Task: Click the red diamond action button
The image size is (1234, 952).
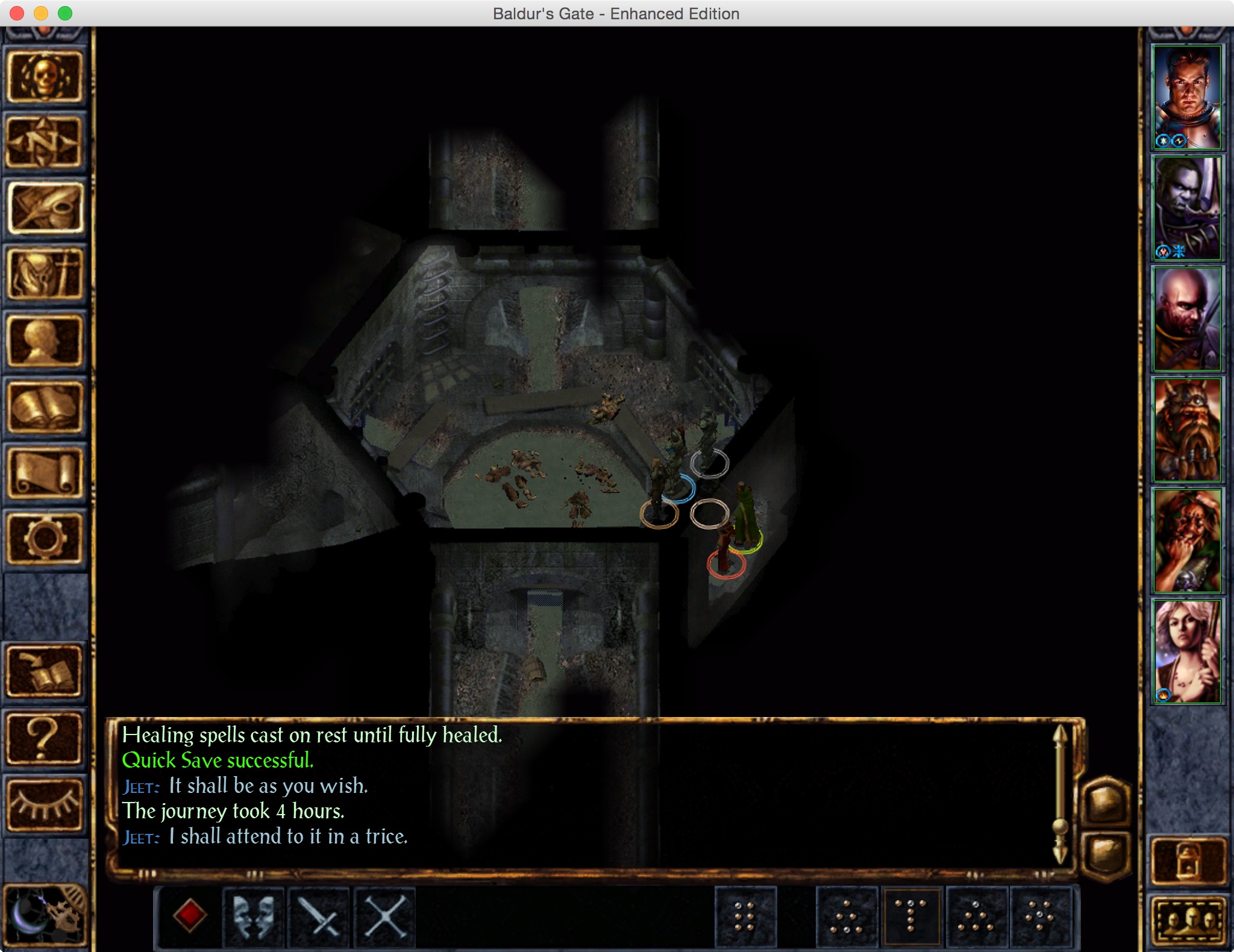Action: point(190,916)
